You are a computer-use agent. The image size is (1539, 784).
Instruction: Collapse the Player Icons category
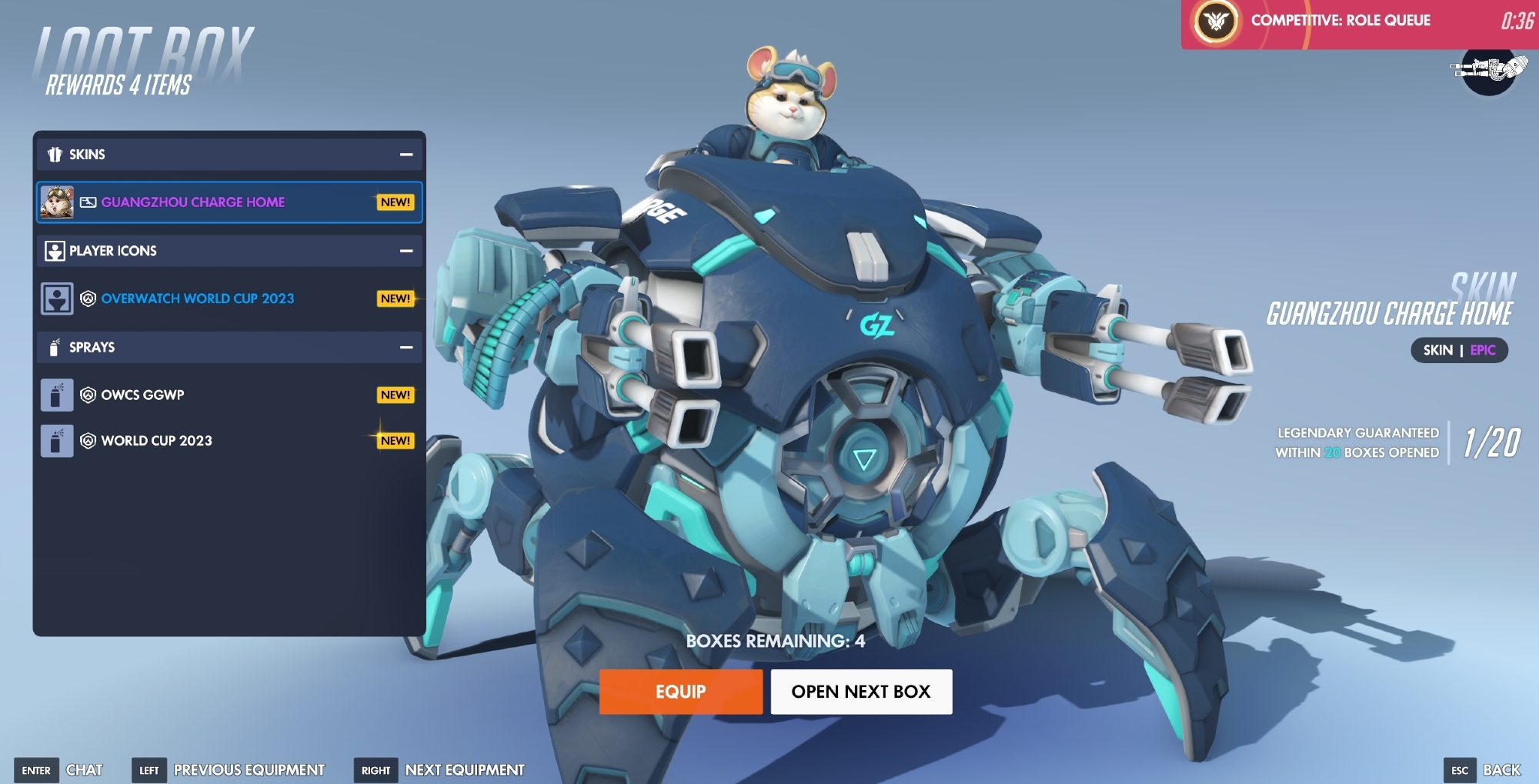406,251
